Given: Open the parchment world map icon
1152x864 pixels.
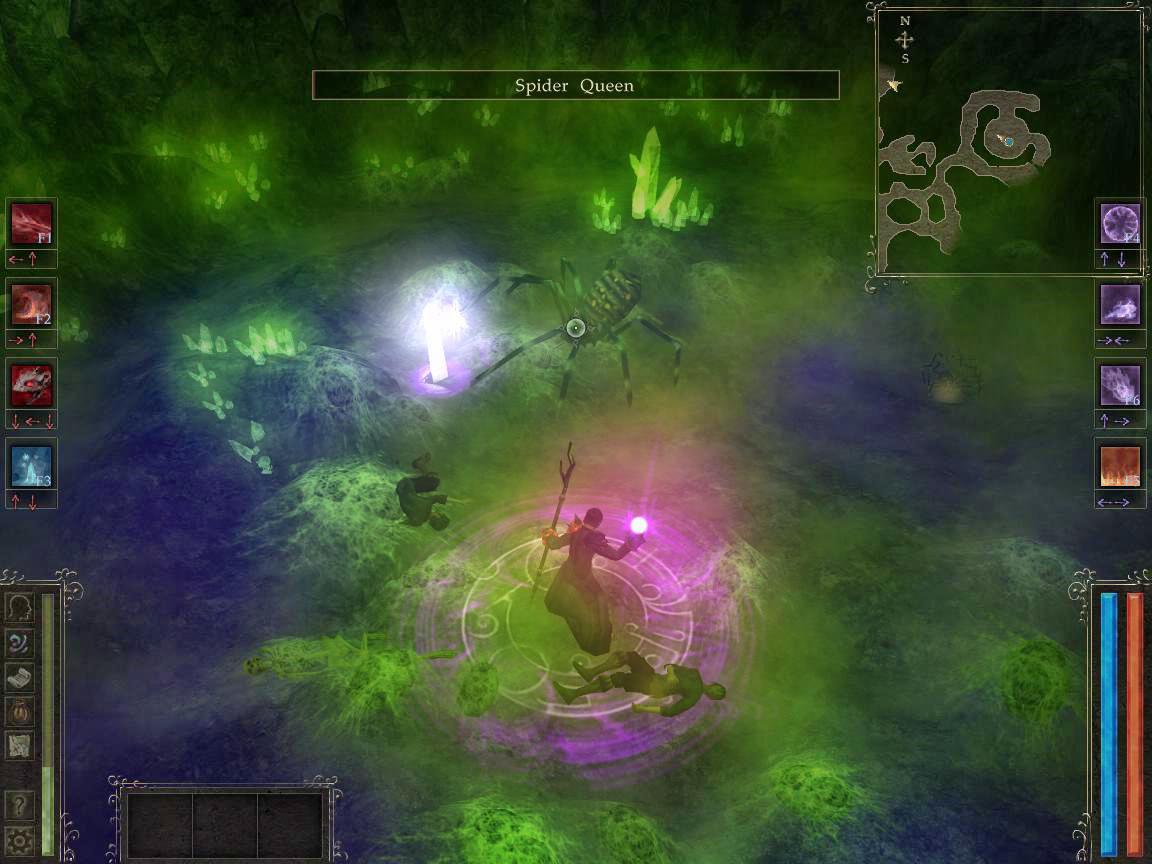Looking at the screenshot, I should 20,745.
